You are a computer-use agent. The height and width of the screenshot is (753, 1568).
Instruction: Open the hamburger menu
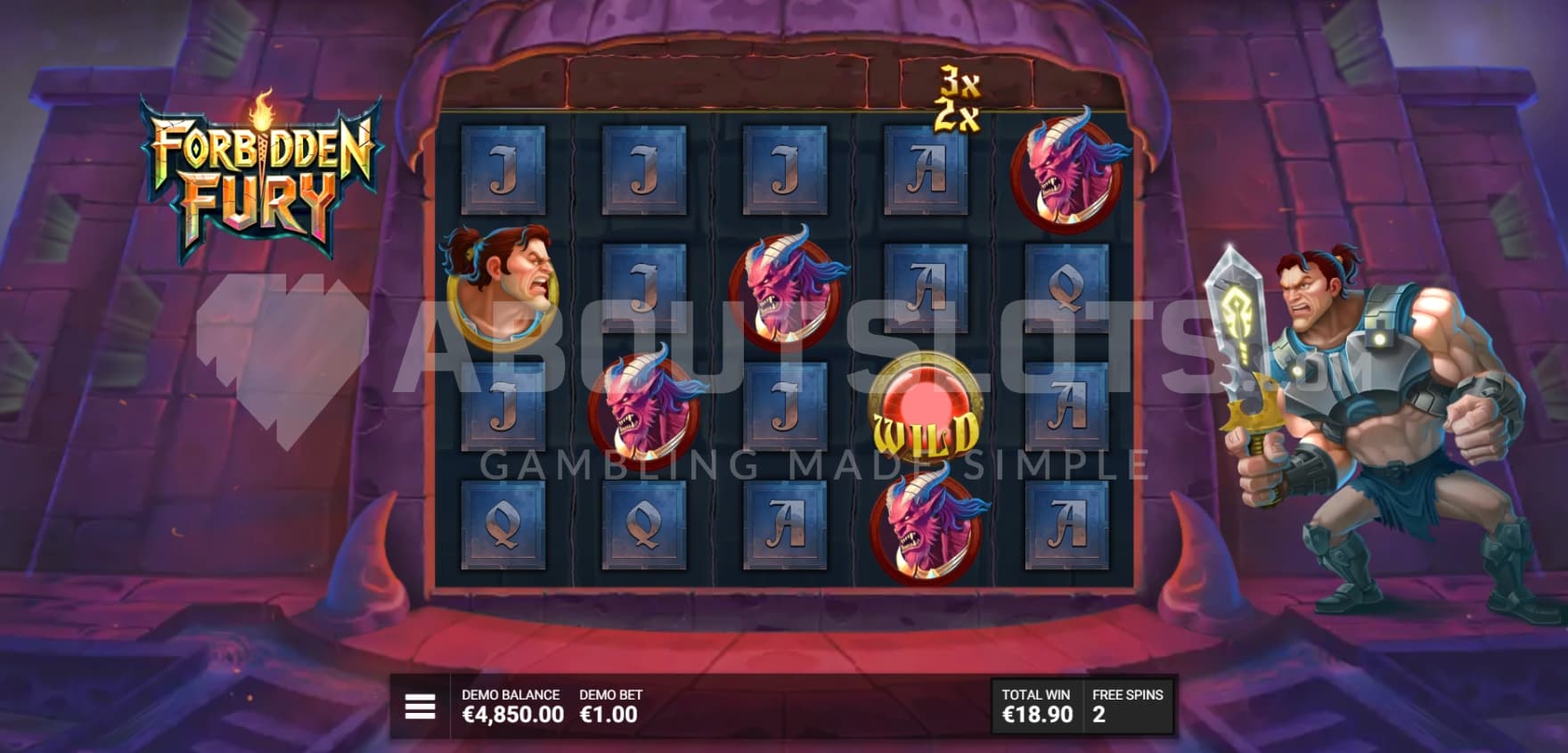click(x=420, y=707)
